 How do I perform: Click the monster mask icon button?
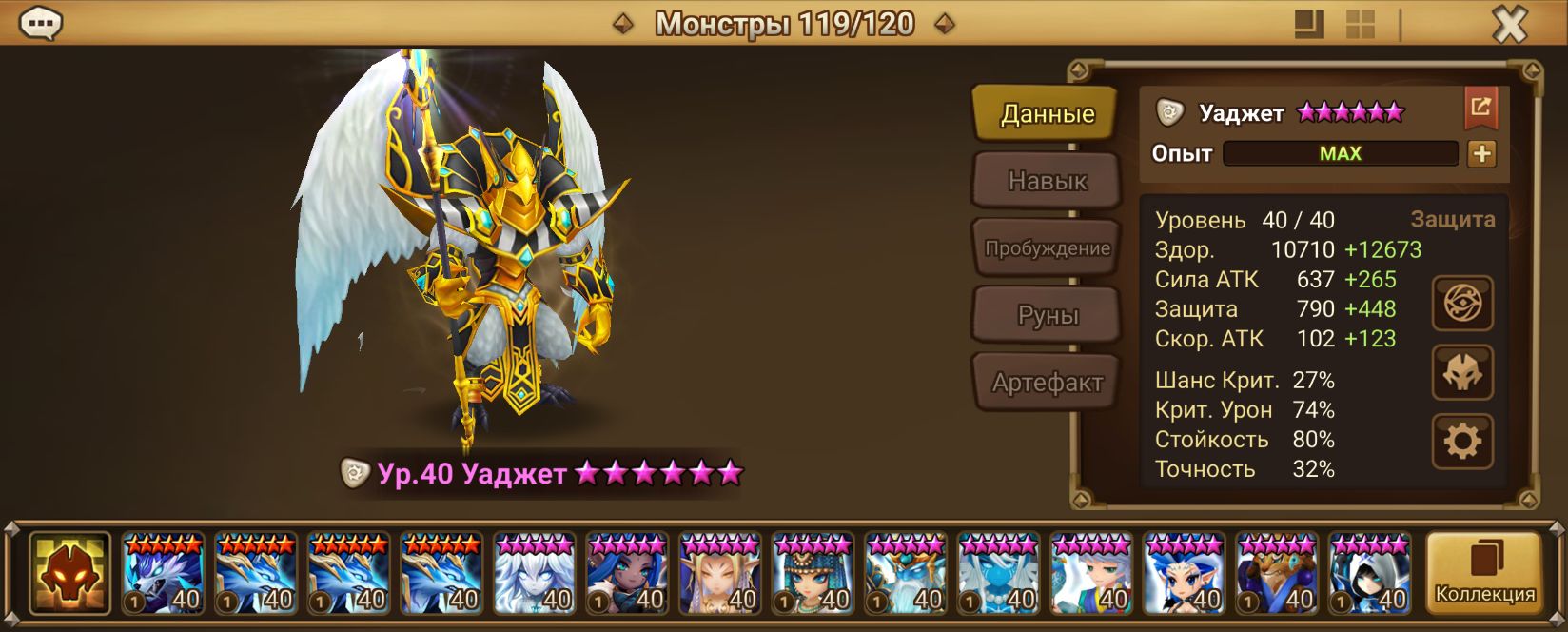point(1462,373)
